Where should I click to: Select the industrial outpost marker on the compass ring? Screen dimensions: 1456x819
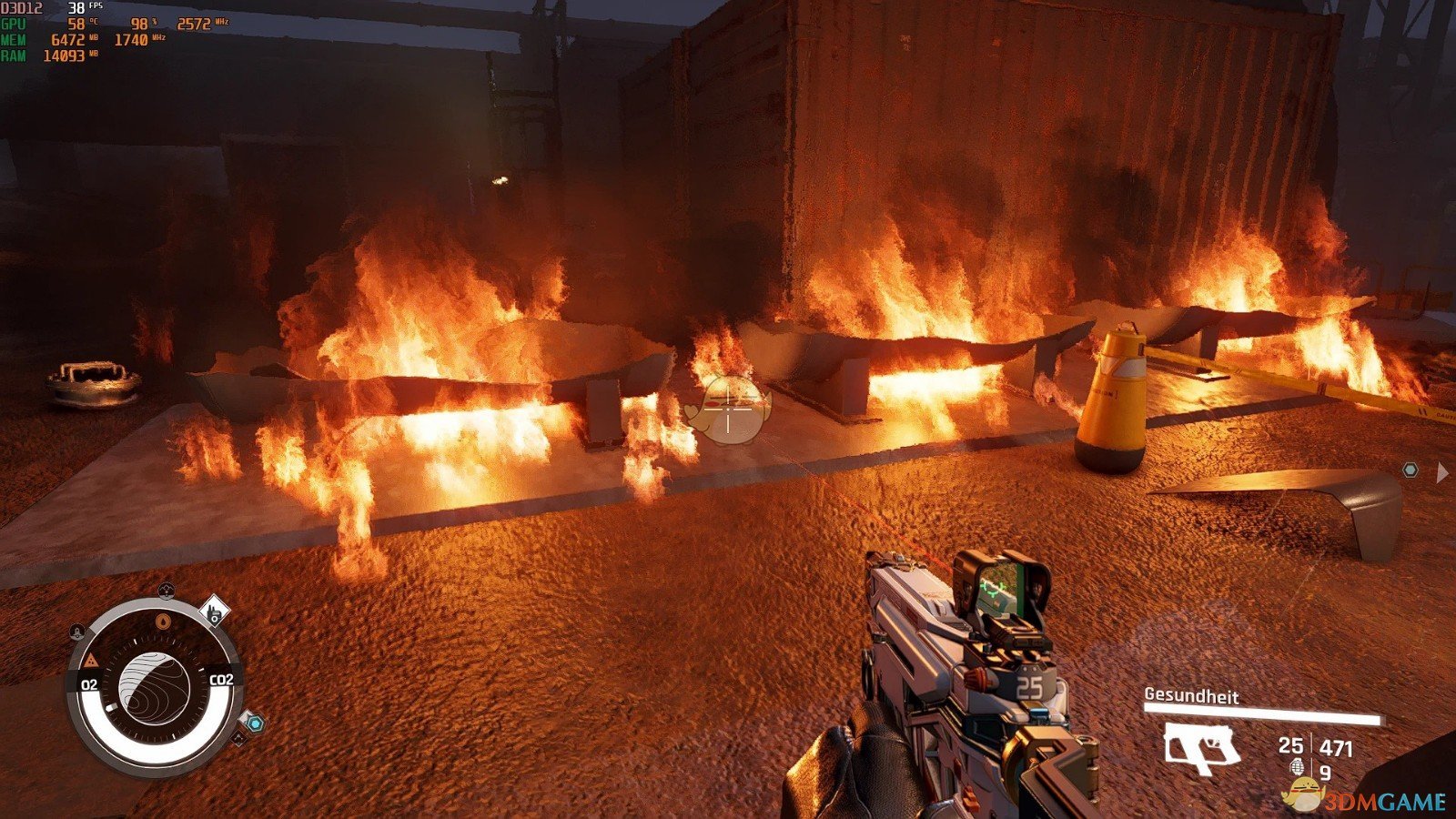(214, 611)
